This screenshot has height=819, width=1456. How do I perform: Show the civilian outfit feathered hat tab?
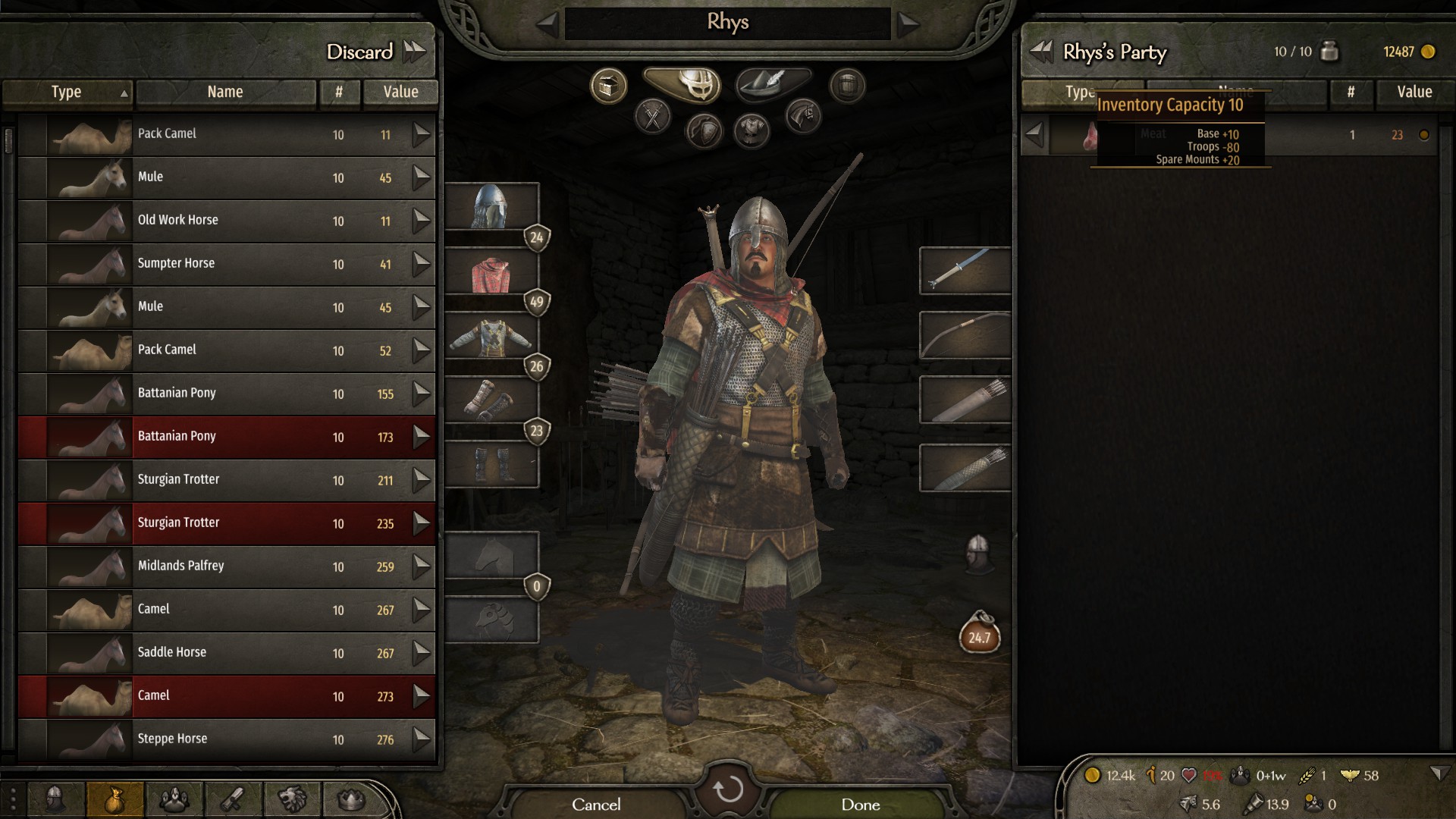click(x=772, y=83)
